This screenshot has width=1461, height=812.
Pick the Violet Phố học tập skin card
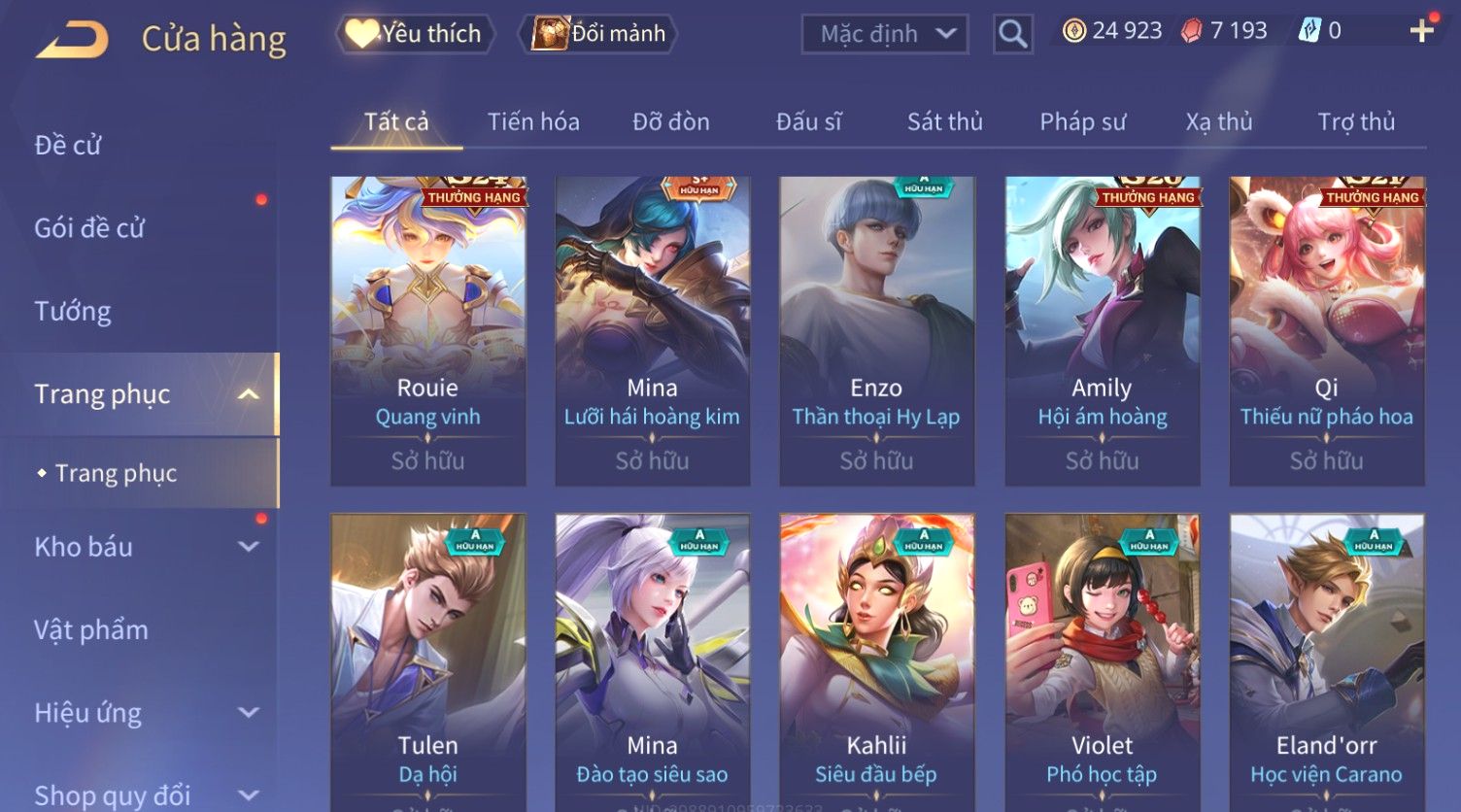1102,660
